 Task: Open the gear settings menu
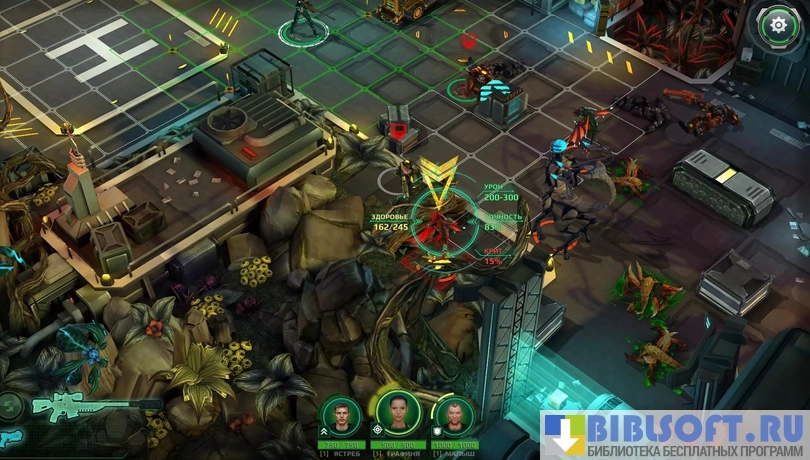tap(776, 24)
